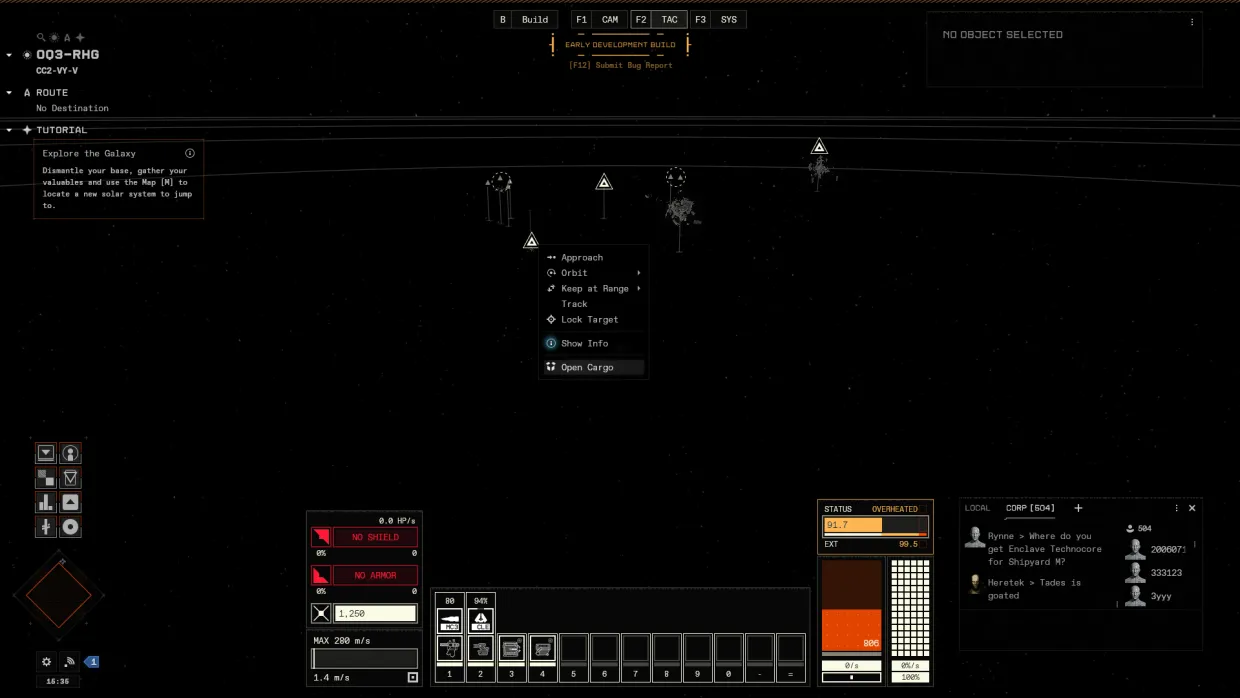The width and height of the screenshot is (1240, 698).
Task: Add a new chat channel tab
Action: point(1078,508)
